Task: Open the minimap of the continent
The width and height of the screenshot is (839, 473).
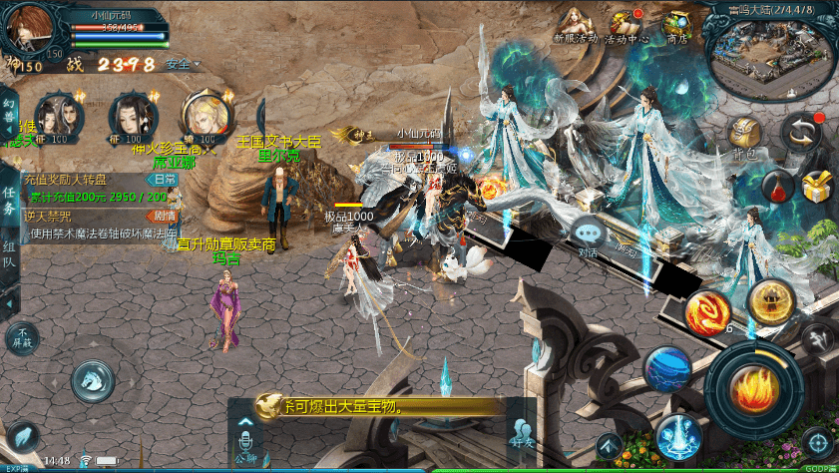Action: pyautogui.click(x=768, y=56)
